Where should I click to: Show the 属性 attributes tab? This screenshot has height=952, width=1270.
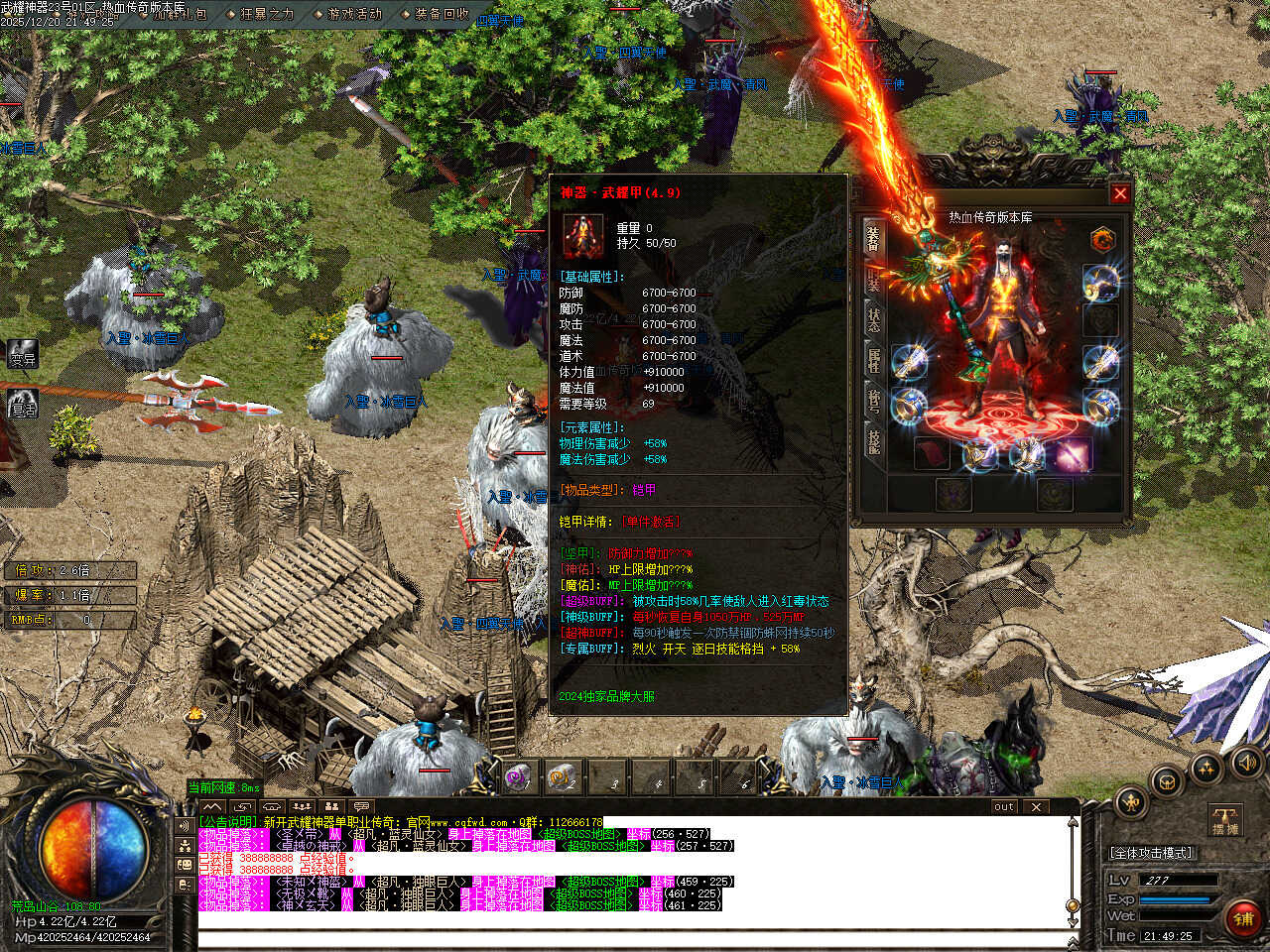873,360
